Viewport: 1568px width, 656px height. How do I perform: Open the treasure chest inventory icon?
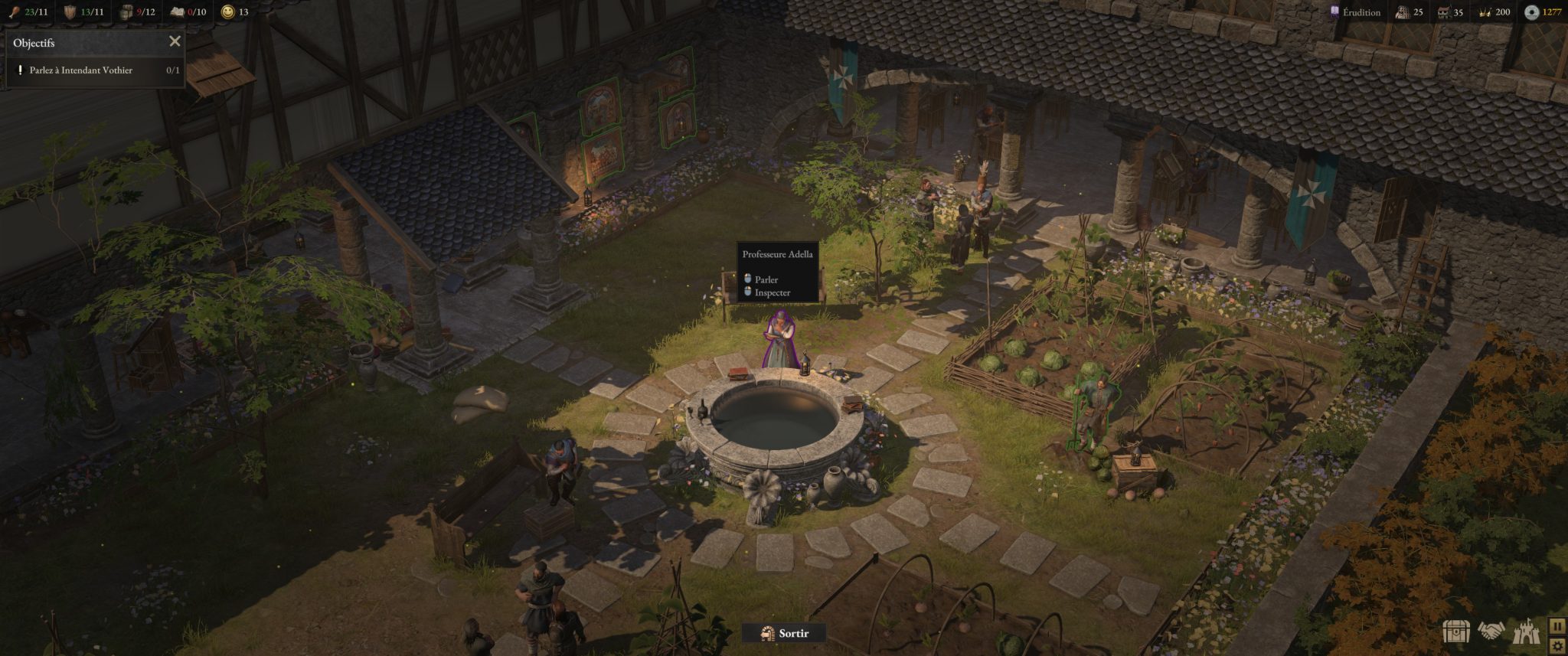tap(1456, 632)
